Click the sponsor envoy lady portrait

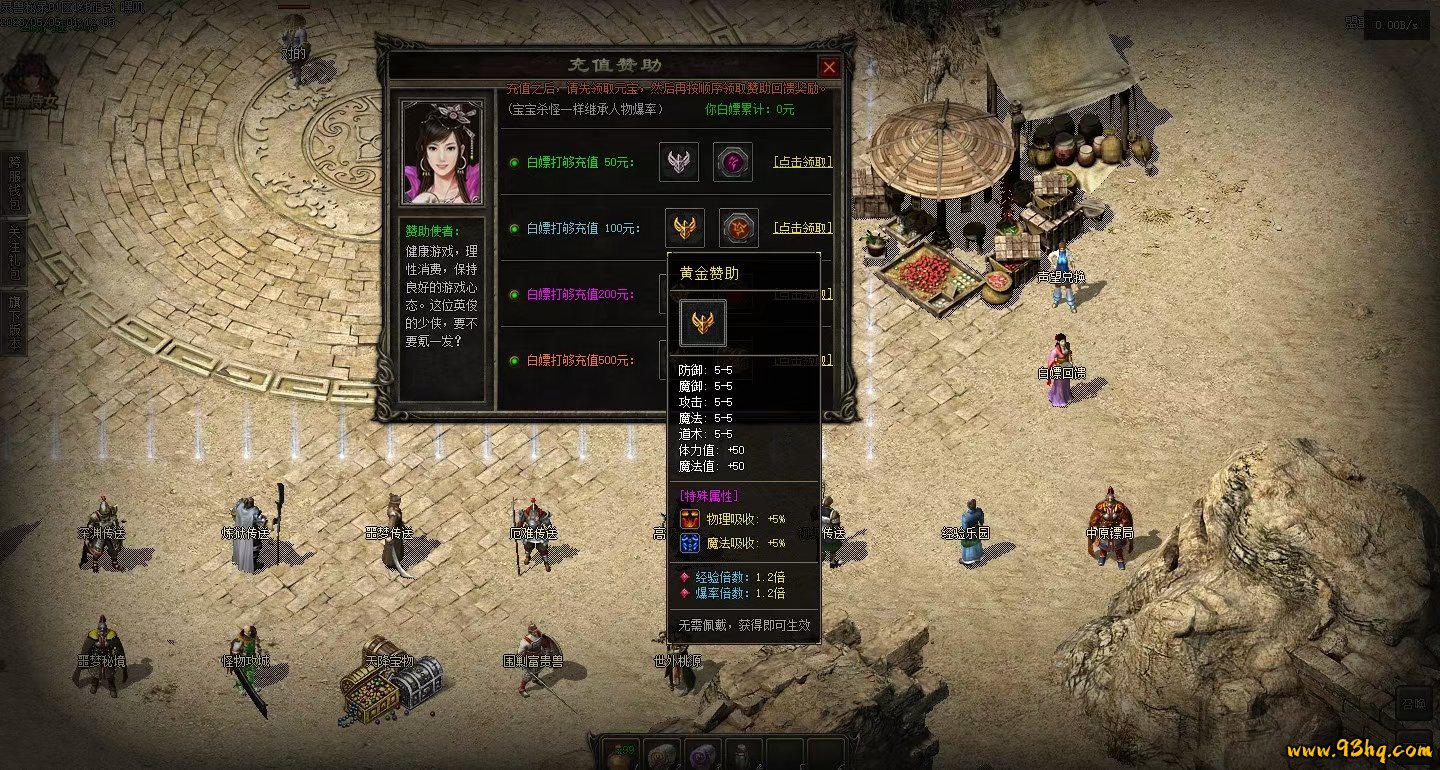[442, 151]
